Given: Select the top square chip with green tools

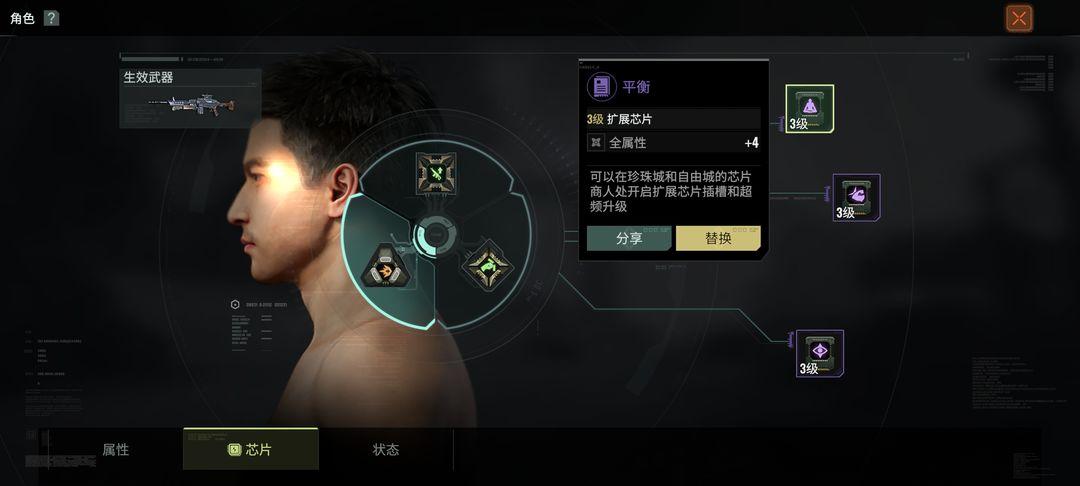Looking at the screenshot, I should [x=436, y=173].
